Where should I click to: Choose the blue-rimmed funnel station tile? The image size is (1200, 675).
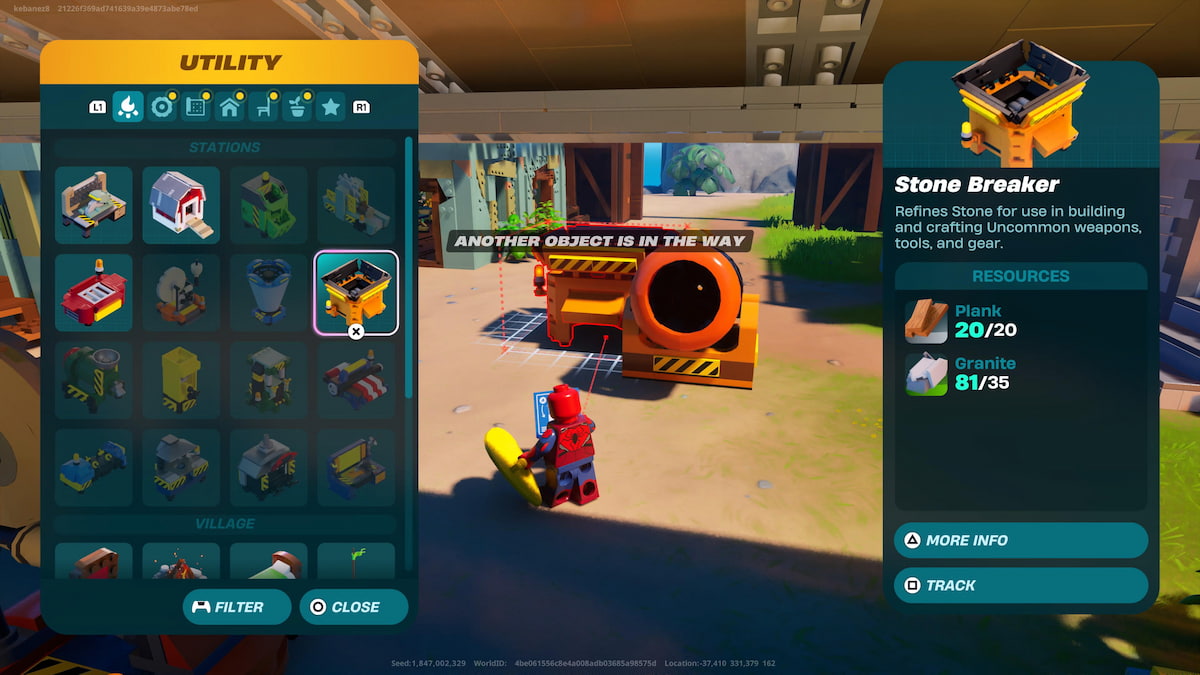[x=268, y=292]
